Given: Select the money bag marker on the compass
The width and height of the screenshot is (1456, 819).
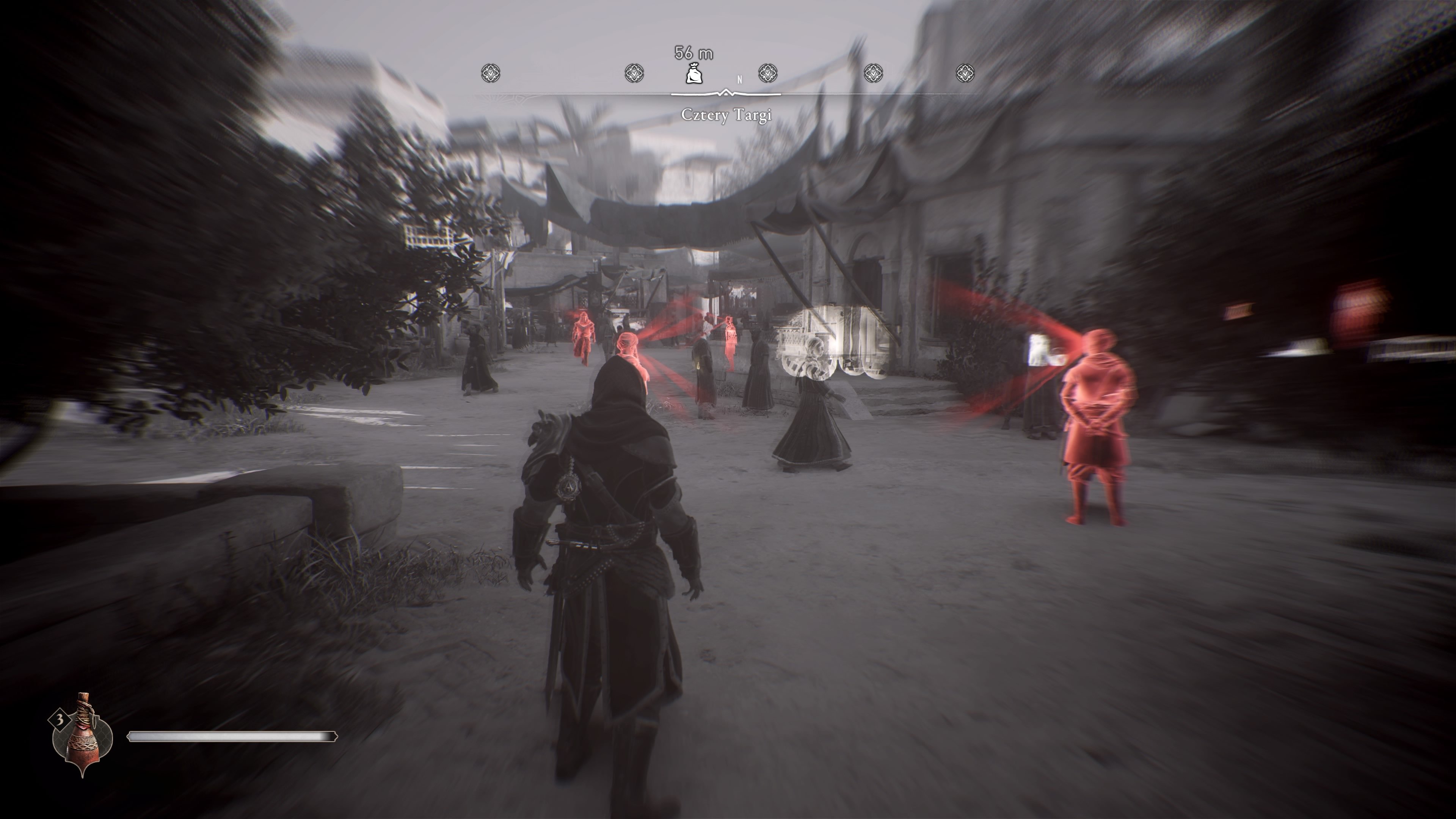Looking at the screenshot, I should pos(693,74).
